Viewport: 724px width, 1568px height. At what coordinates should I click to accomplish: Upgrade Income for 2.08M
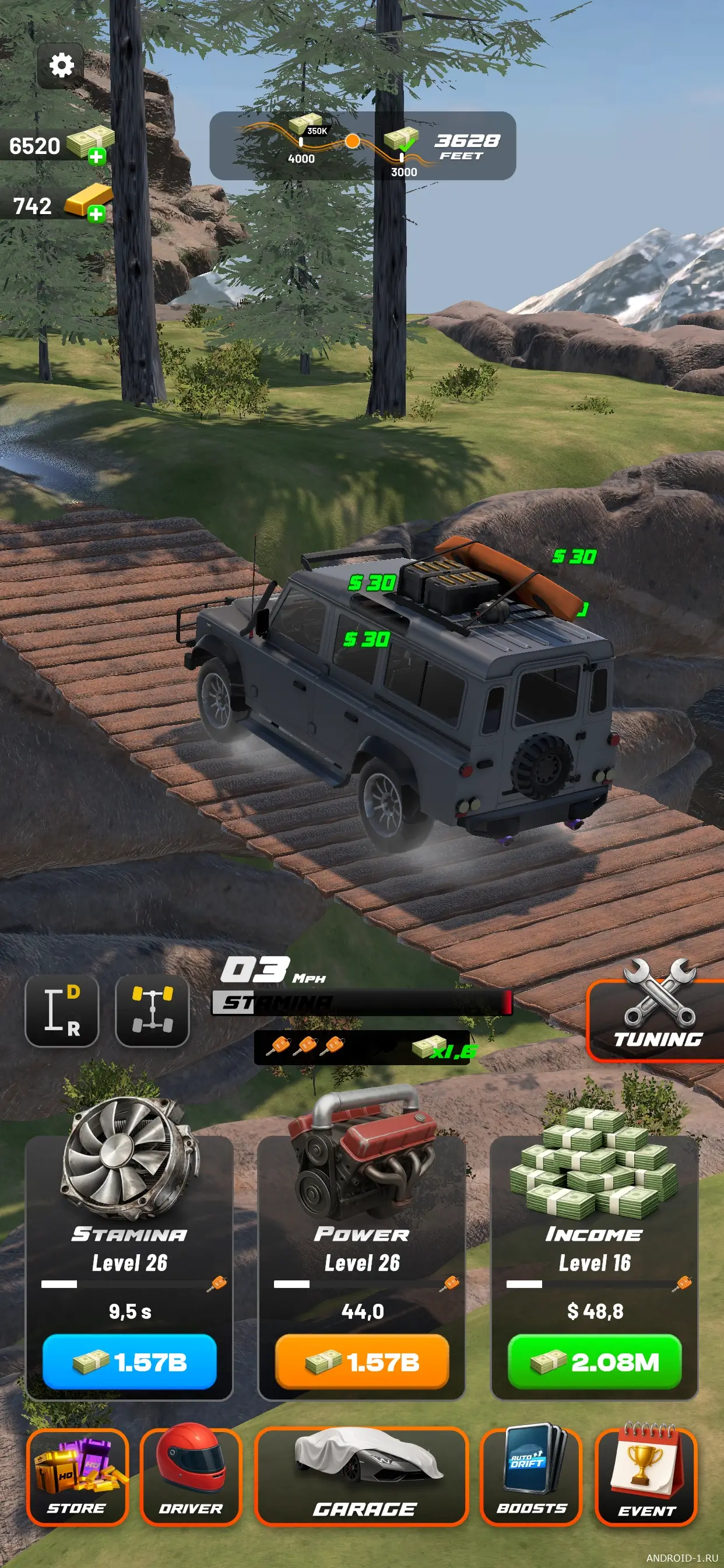click(595, 1361)
